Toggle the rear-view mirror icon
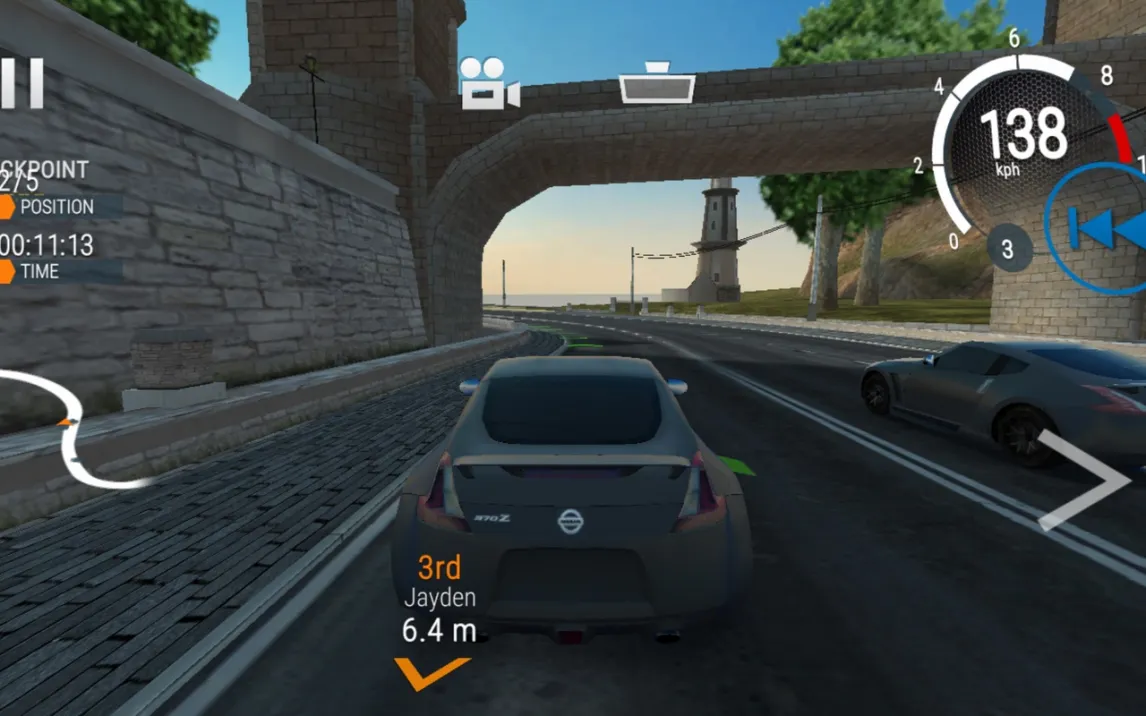 657,83
